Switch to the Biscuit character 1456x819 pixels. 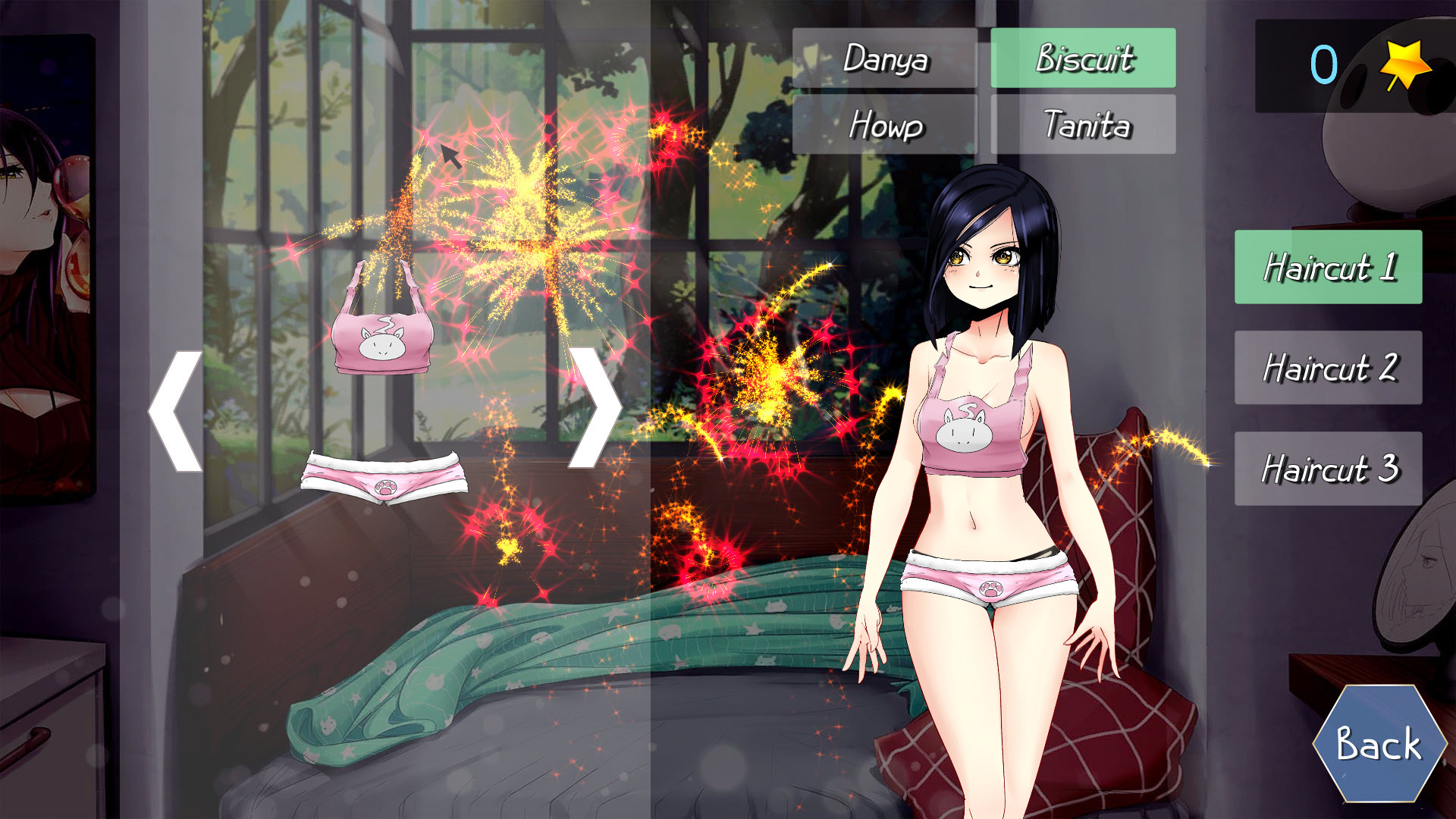pos(1083,58)
